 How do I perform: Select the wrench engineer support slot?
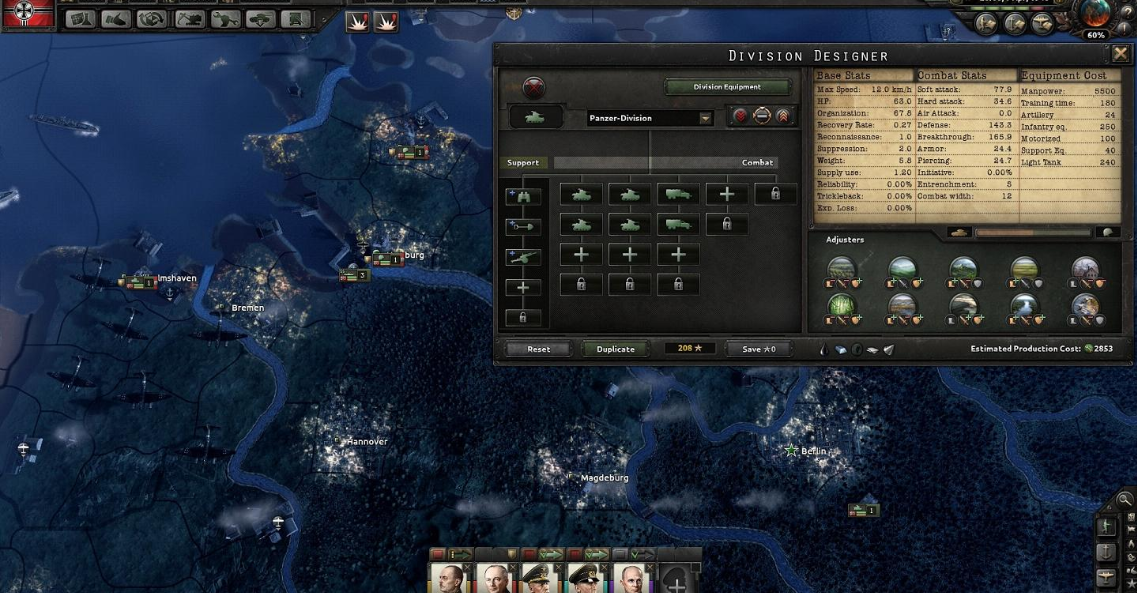523,227
